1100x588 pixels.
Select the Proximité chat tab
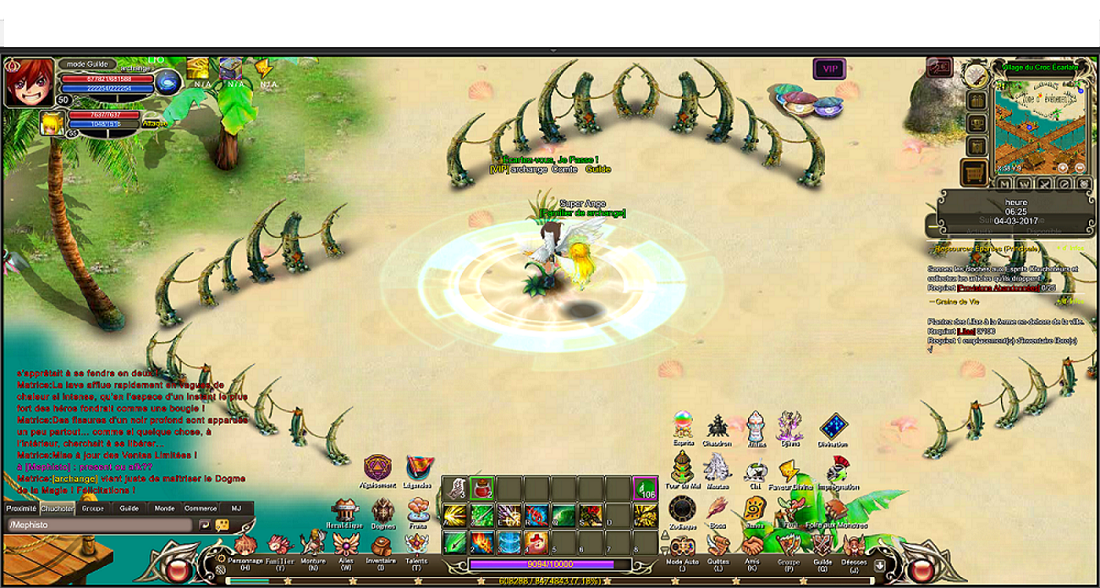click(x=21, y=508)
